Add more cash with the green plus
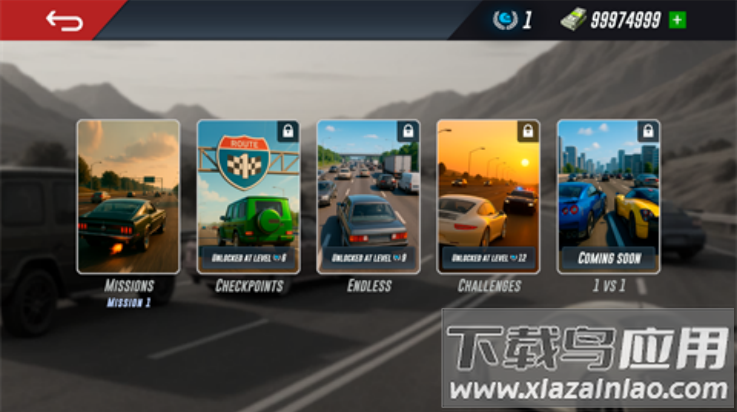Viewport: 737px width, 412px height. pos(678,20)
